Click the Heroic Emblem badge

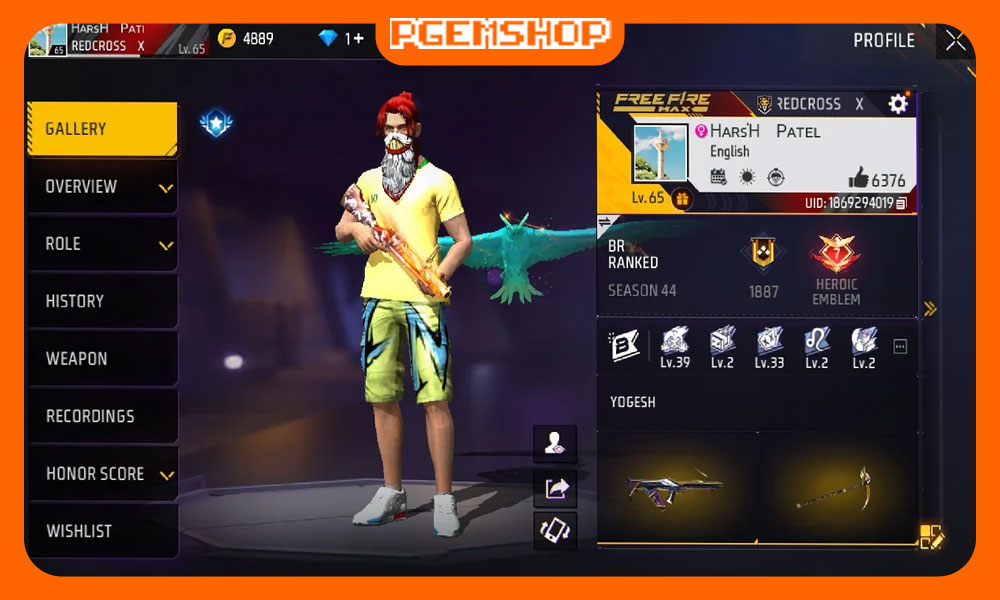(836, 264)
